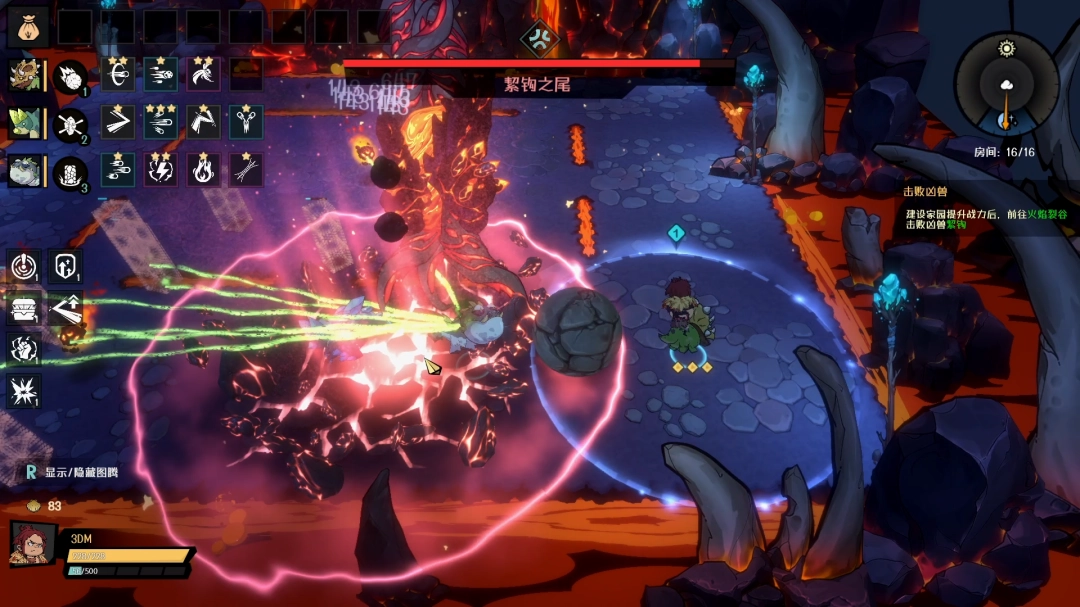1080x607 pixels.
Task: Click the wide arrowhead upgrade icon
Action: 118,122
